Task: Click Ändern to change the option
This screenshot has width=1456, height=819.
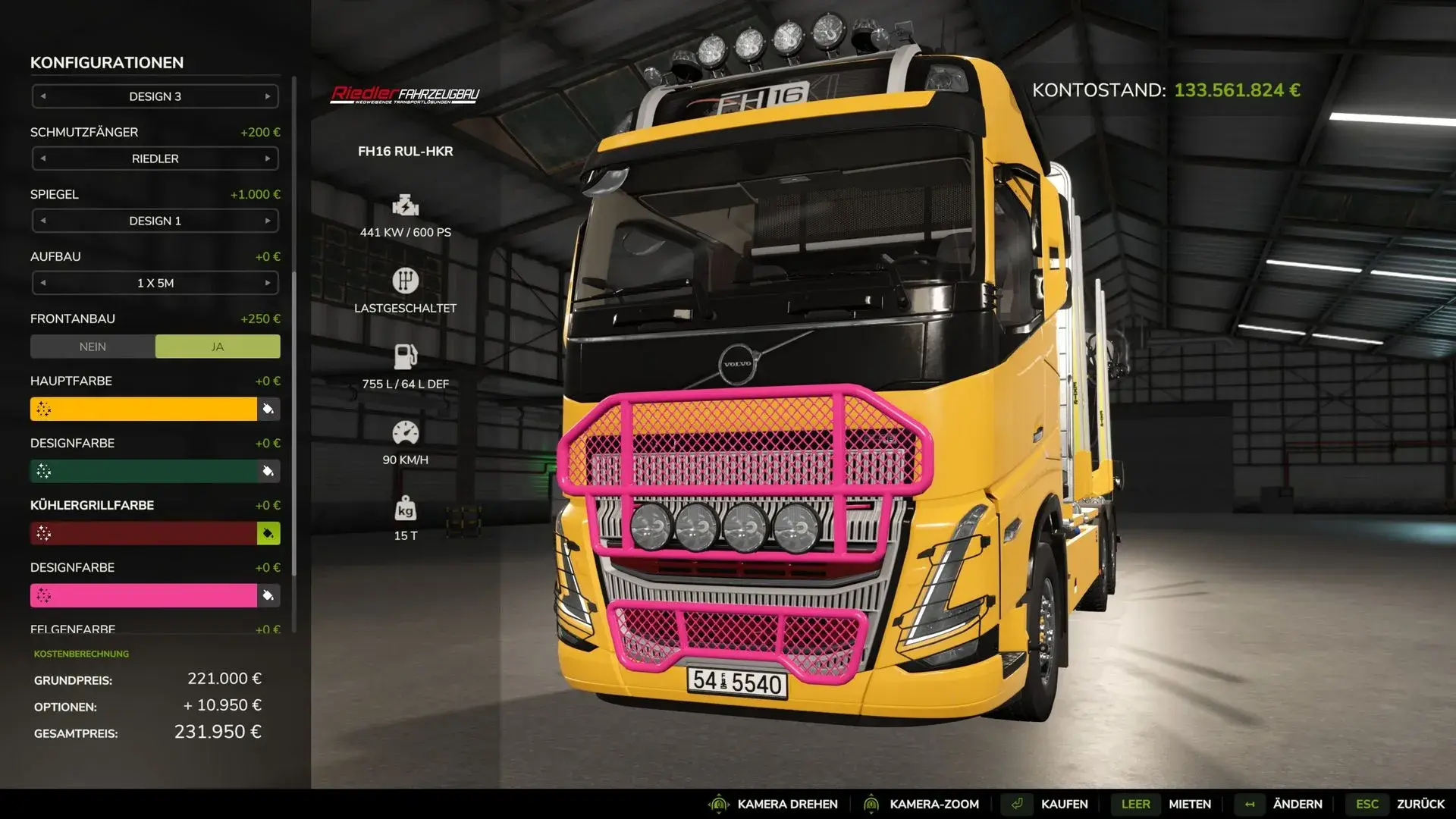Action: 1297,804
